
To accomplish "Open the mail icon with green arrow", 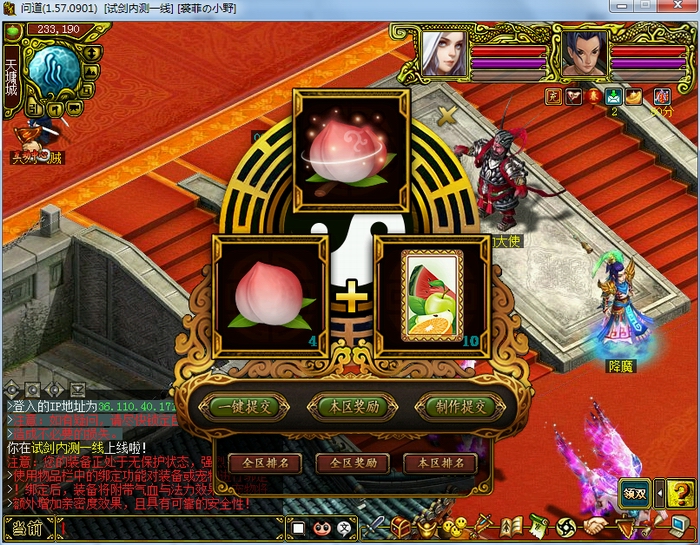I will pyautogui.click(x=614, y=97).
